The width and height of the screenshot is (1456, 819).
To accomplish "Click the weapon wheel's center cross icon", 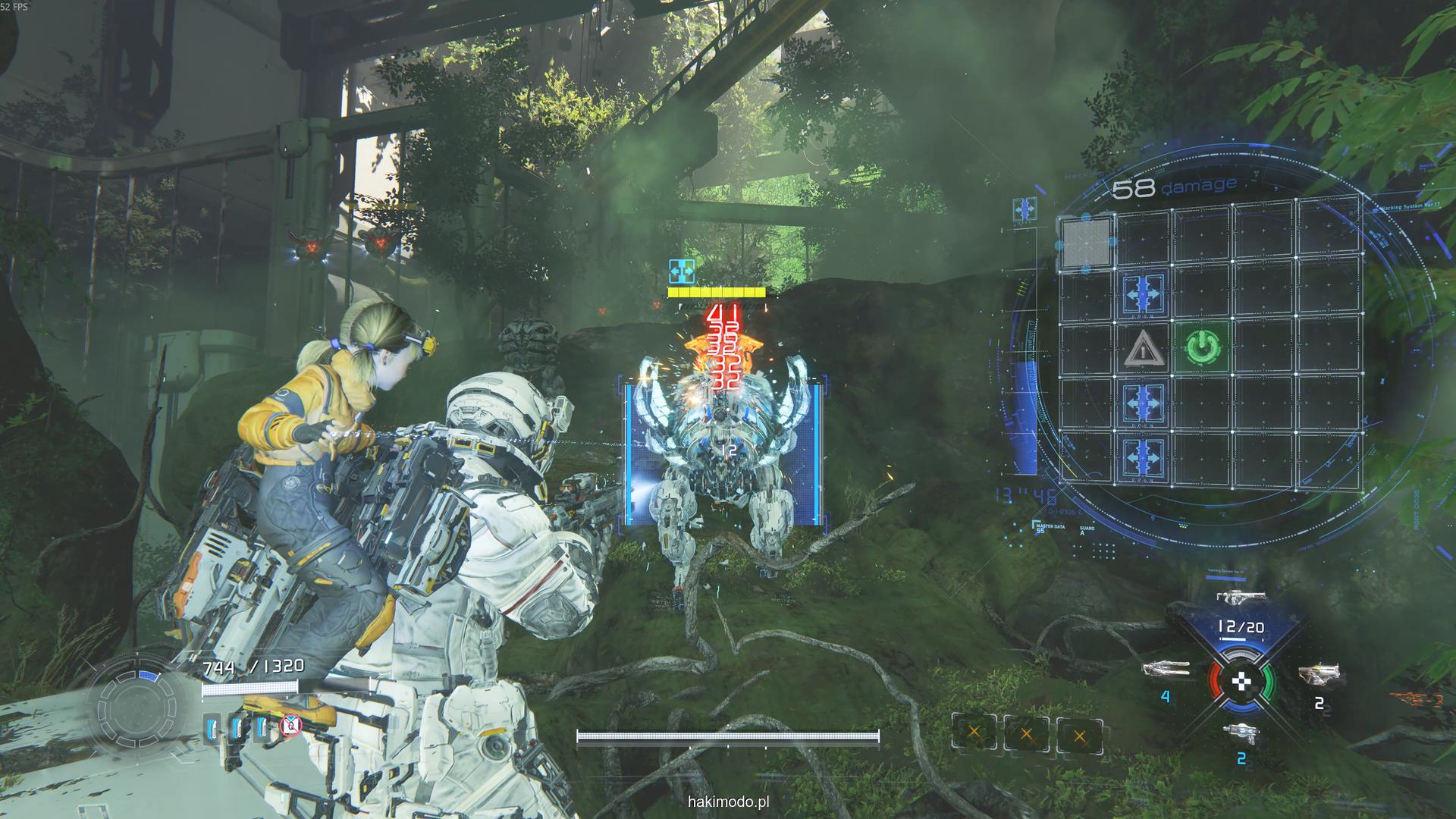I will pos(1241,681).
